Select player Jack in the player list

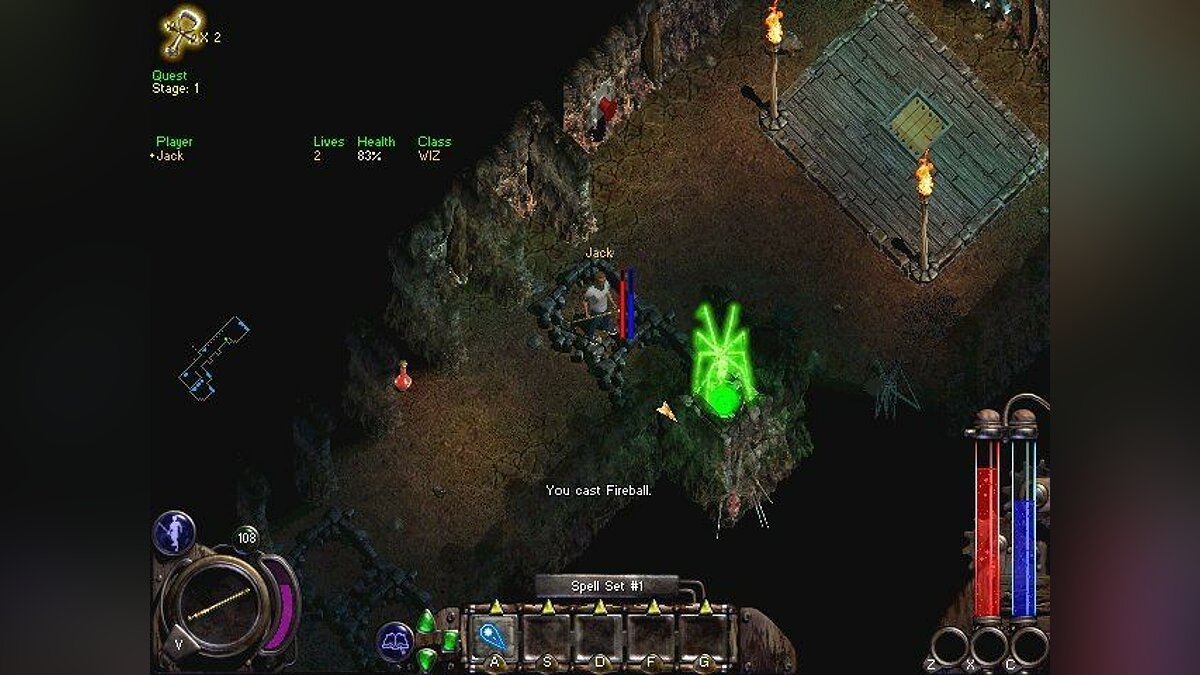(x=170, y=156)
